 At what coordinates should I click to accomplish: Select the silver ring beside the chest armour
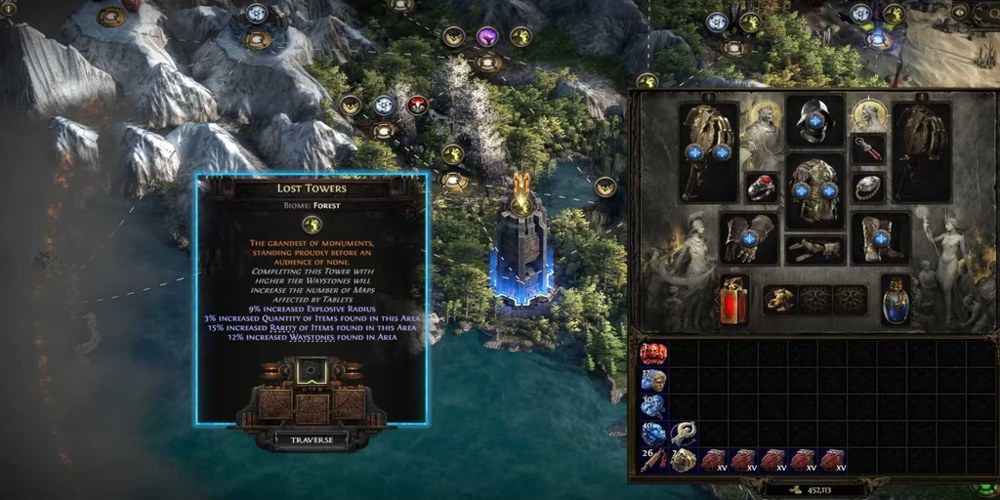[868, 187]
